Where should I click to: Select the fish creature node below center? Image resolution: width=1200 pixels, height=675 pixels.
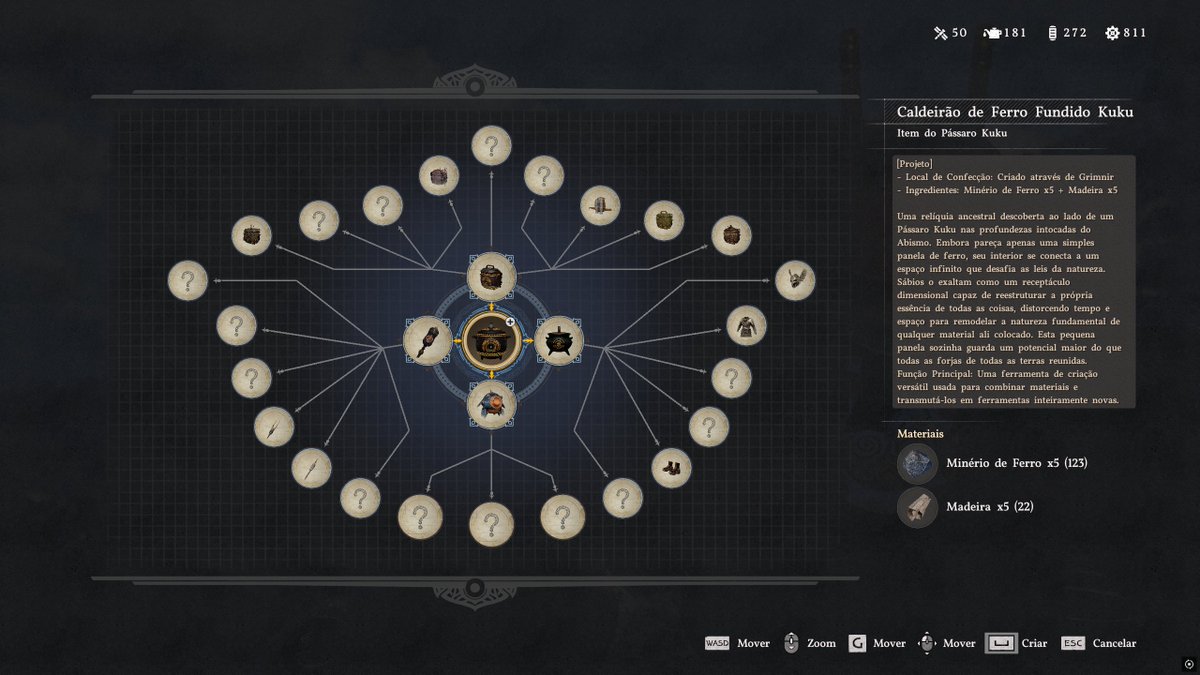tap(491, 404)
